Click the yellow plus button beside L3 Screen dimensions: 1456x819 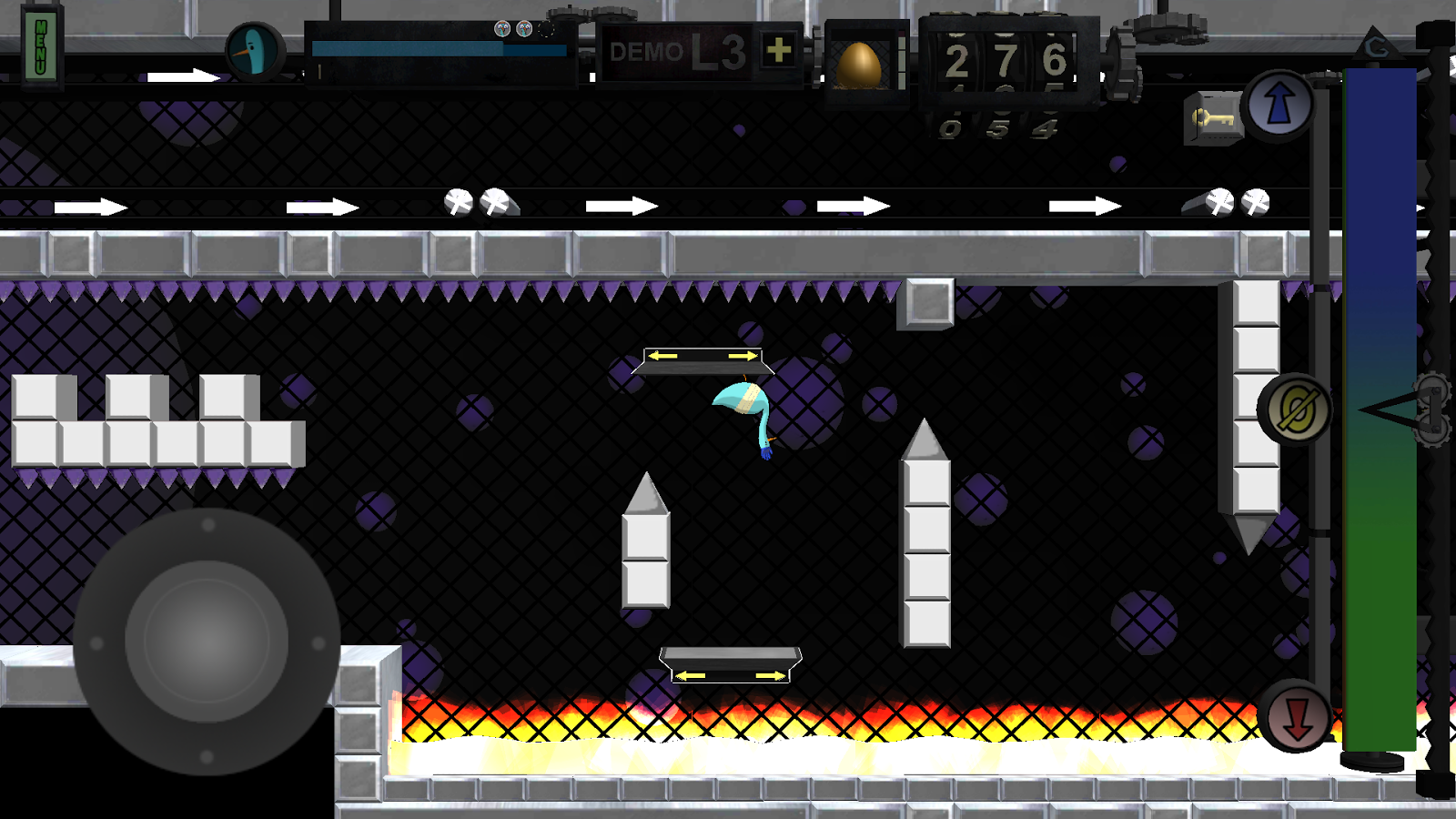click(778, 50)
